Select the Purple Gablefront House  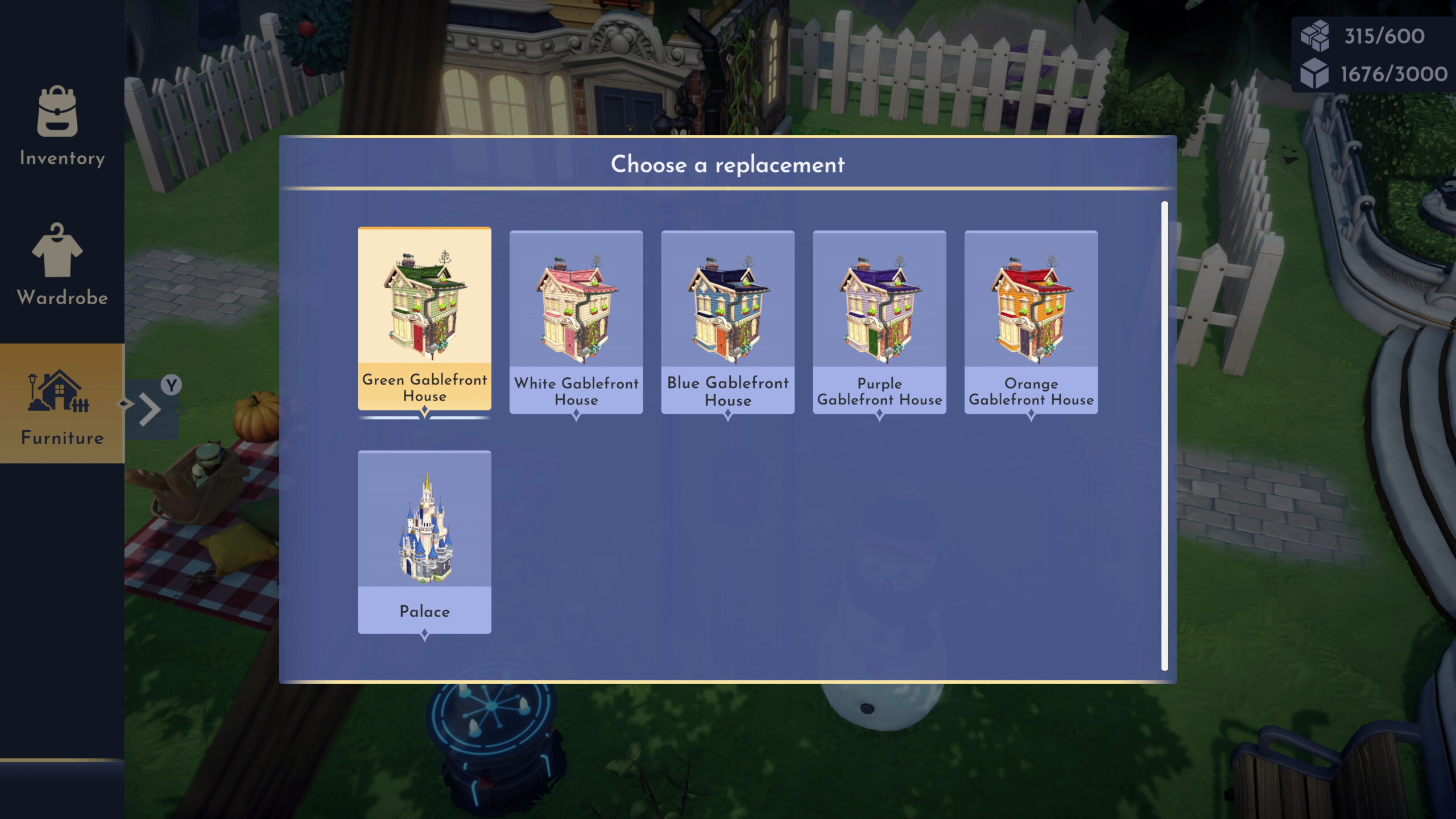tap(879, 322)
